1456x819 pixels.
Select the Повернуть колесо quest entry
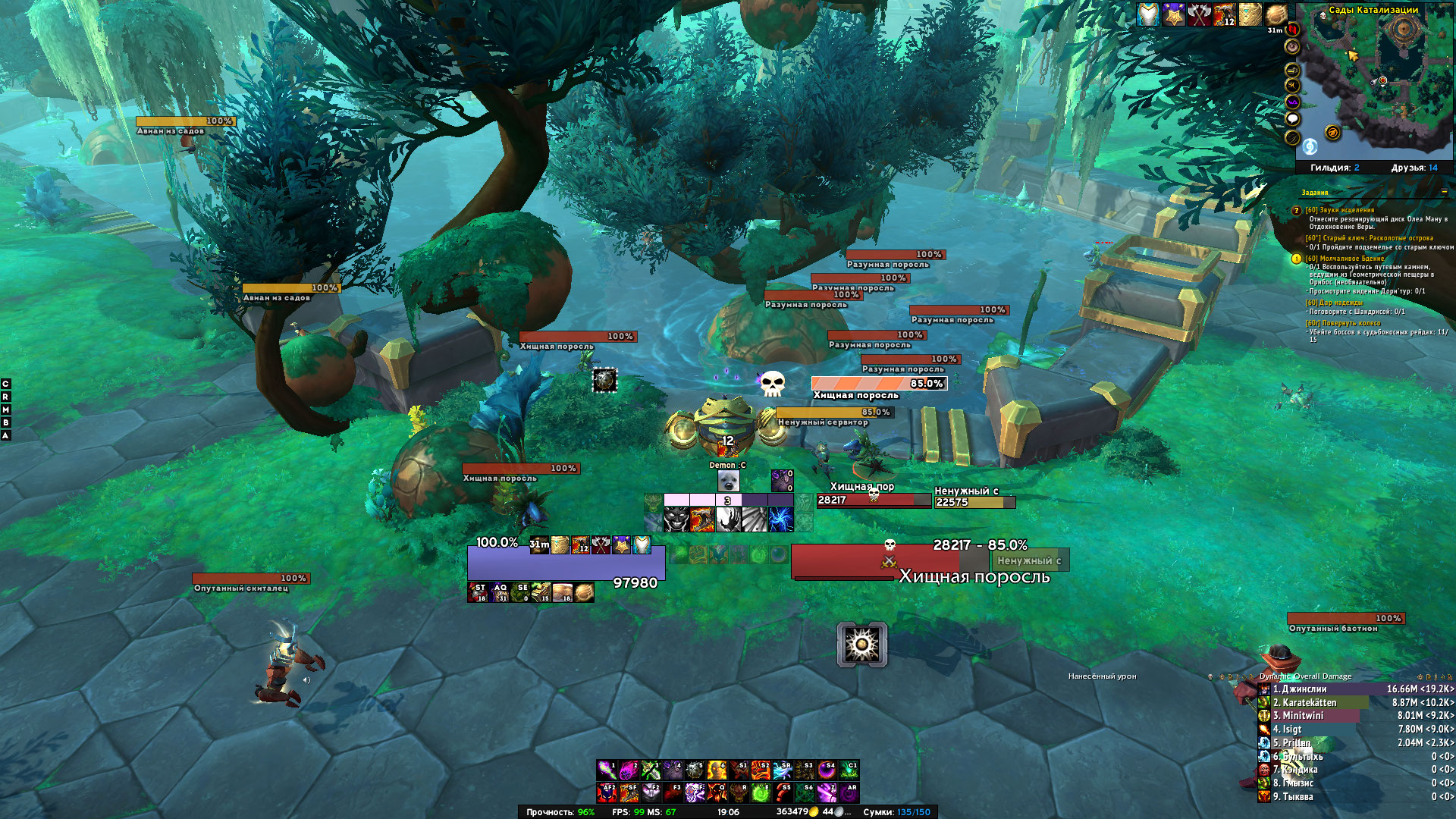(1342, 323)
